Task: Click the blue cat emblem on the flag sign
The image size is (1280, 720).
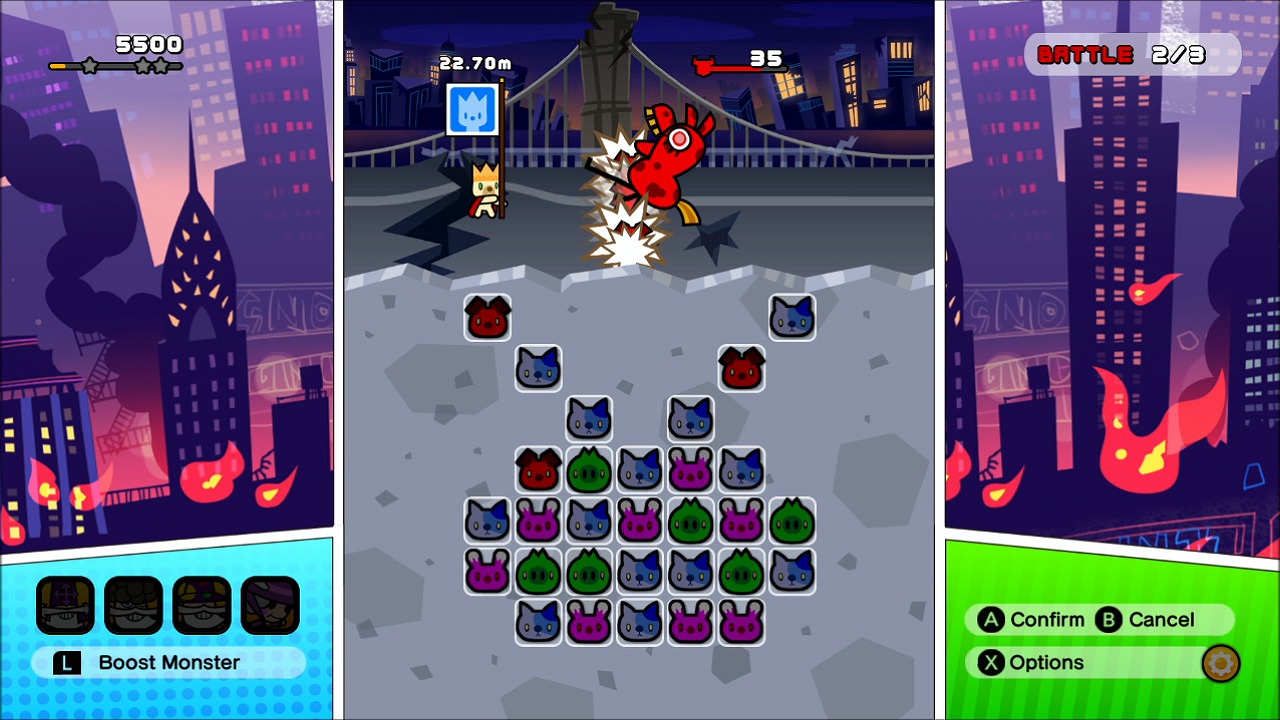Action: pyautogui.click(x=471, y=110)
